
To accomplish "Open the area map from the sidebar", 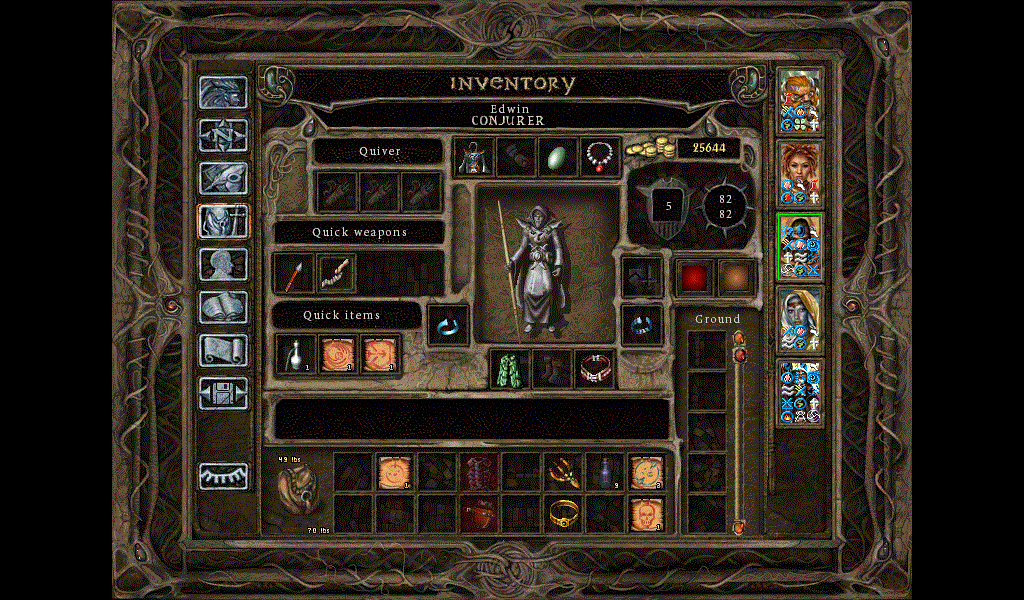I will (x=223, y=135).
